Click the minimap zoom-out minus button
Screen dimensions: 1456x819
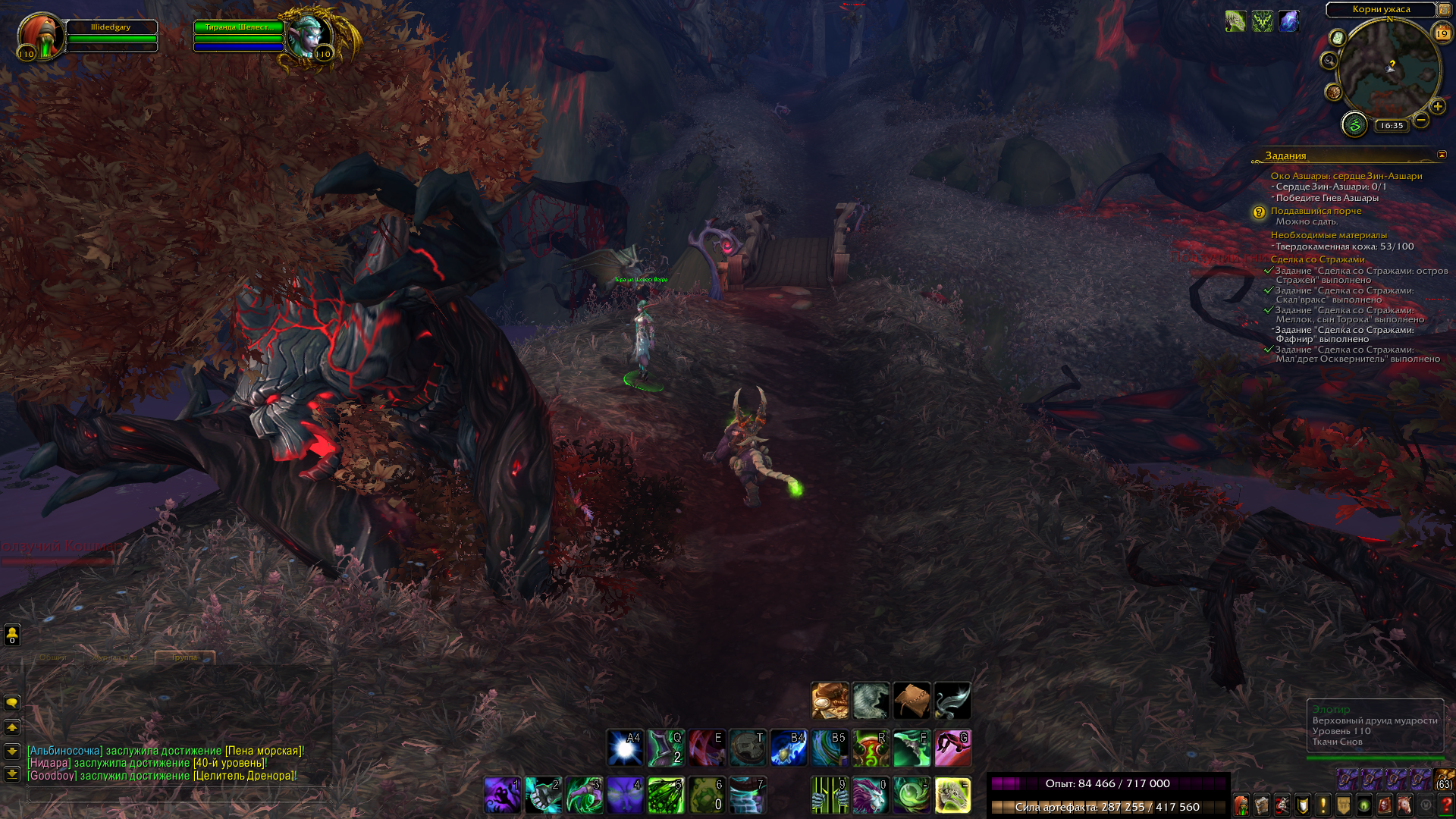(x=1421, y=120)
